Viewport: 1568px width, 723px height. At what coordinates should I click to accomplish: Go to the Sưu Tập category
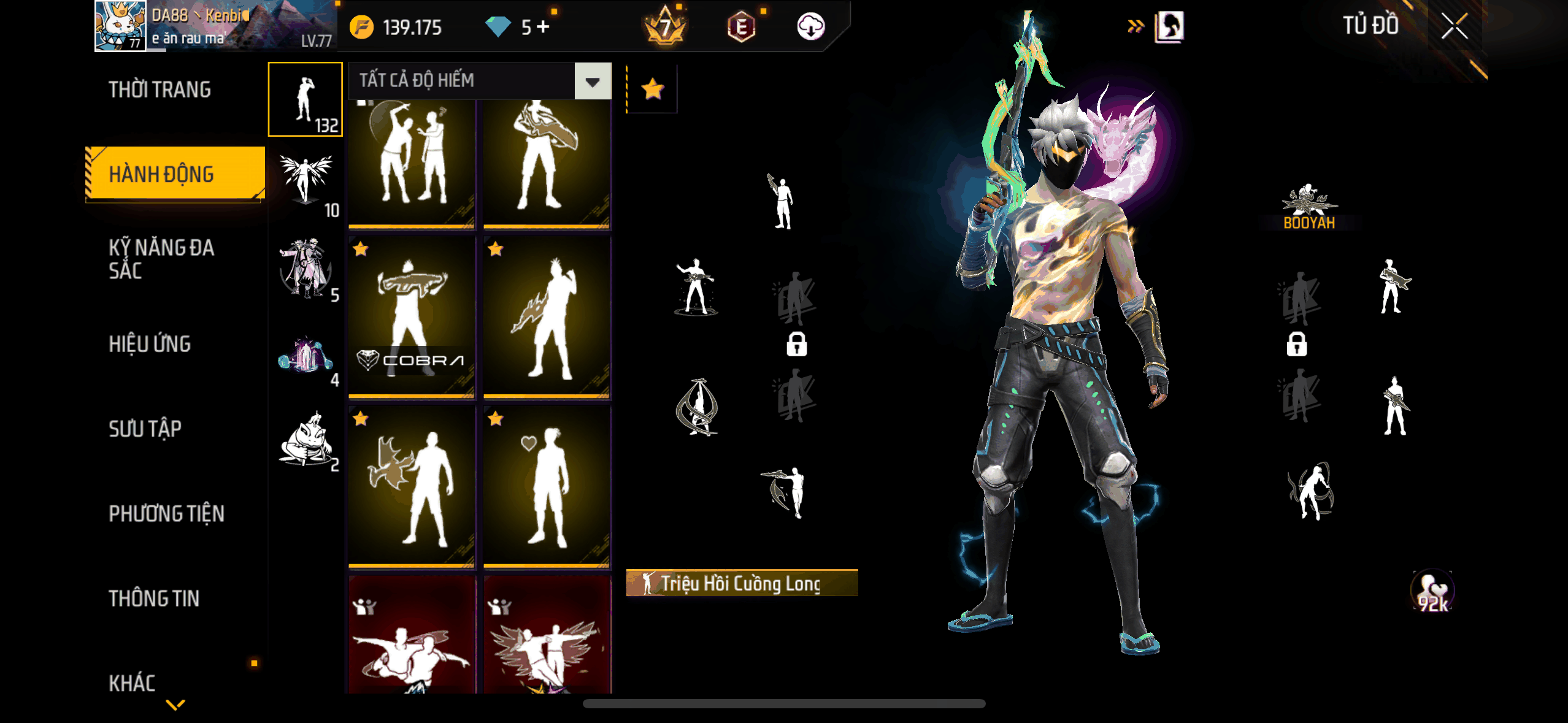coord(145,429)
